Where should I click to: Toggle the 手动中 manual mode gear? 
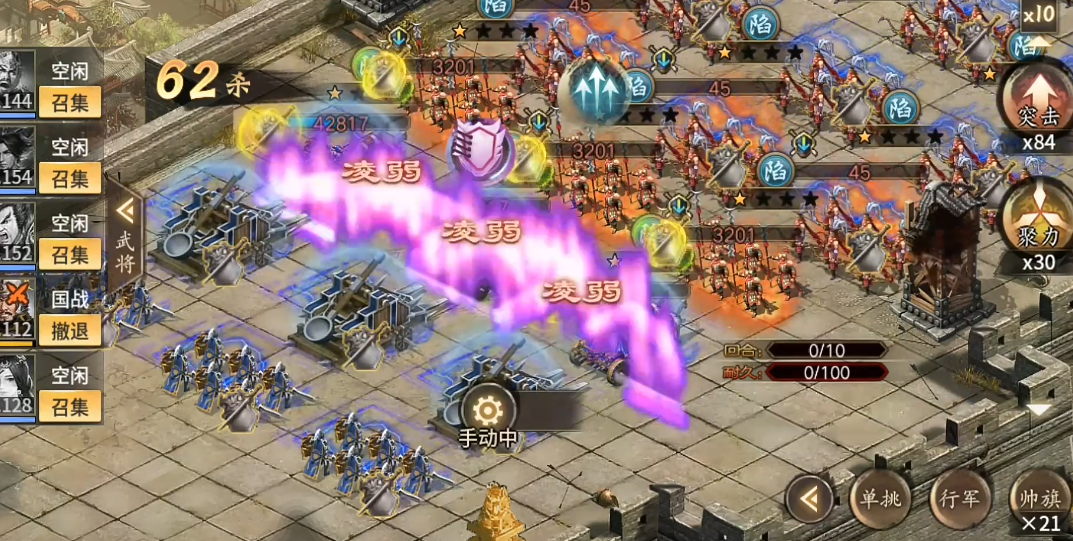point(487,410)
